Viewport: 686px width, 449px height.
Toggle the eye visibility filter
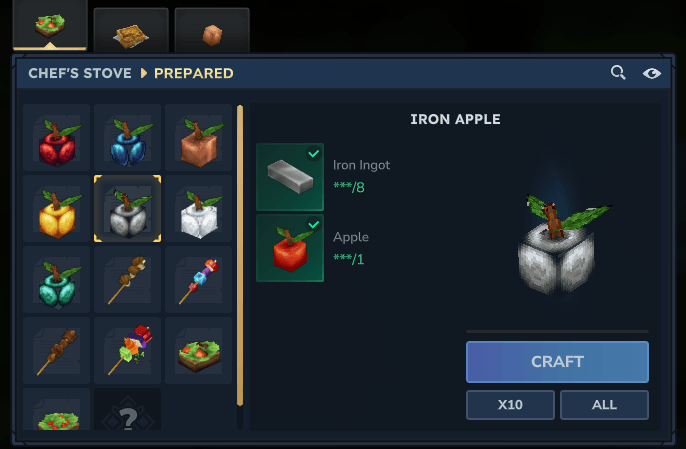(x=652, y=73)
